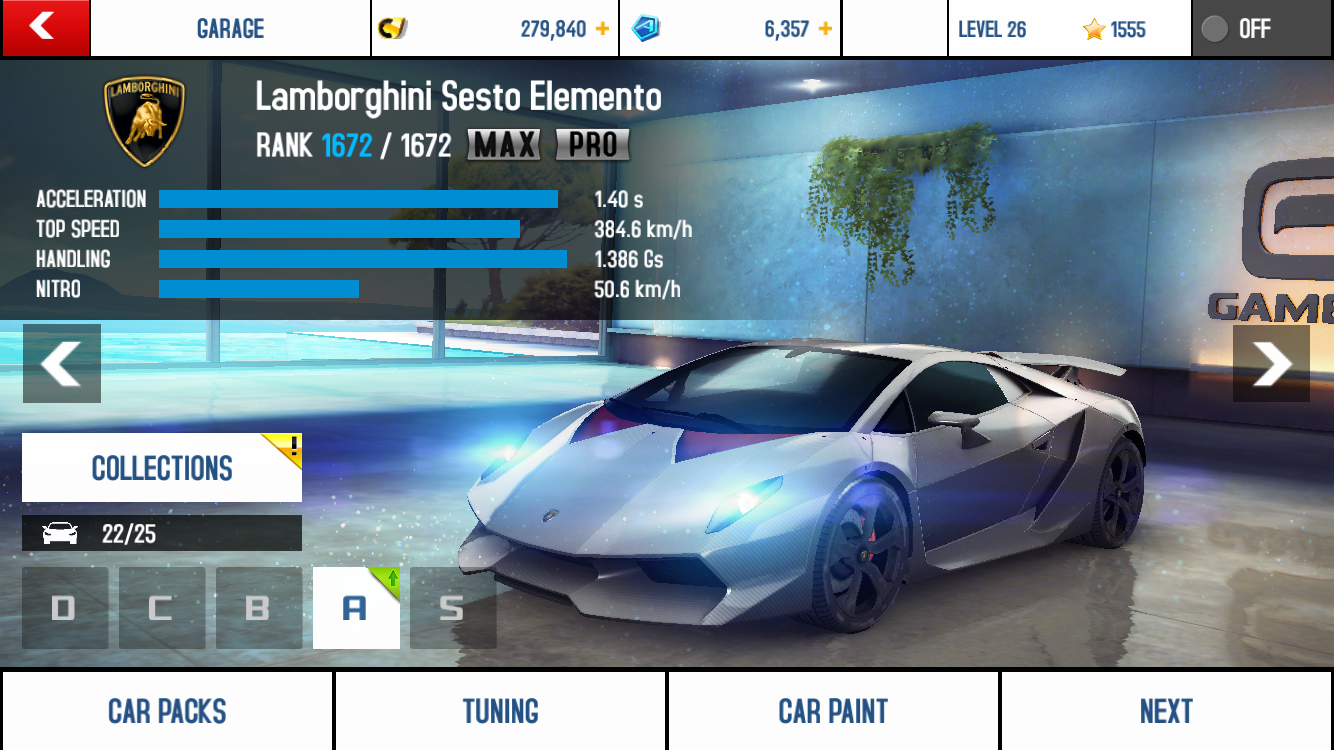Open Car Paint options

[833, 711]
